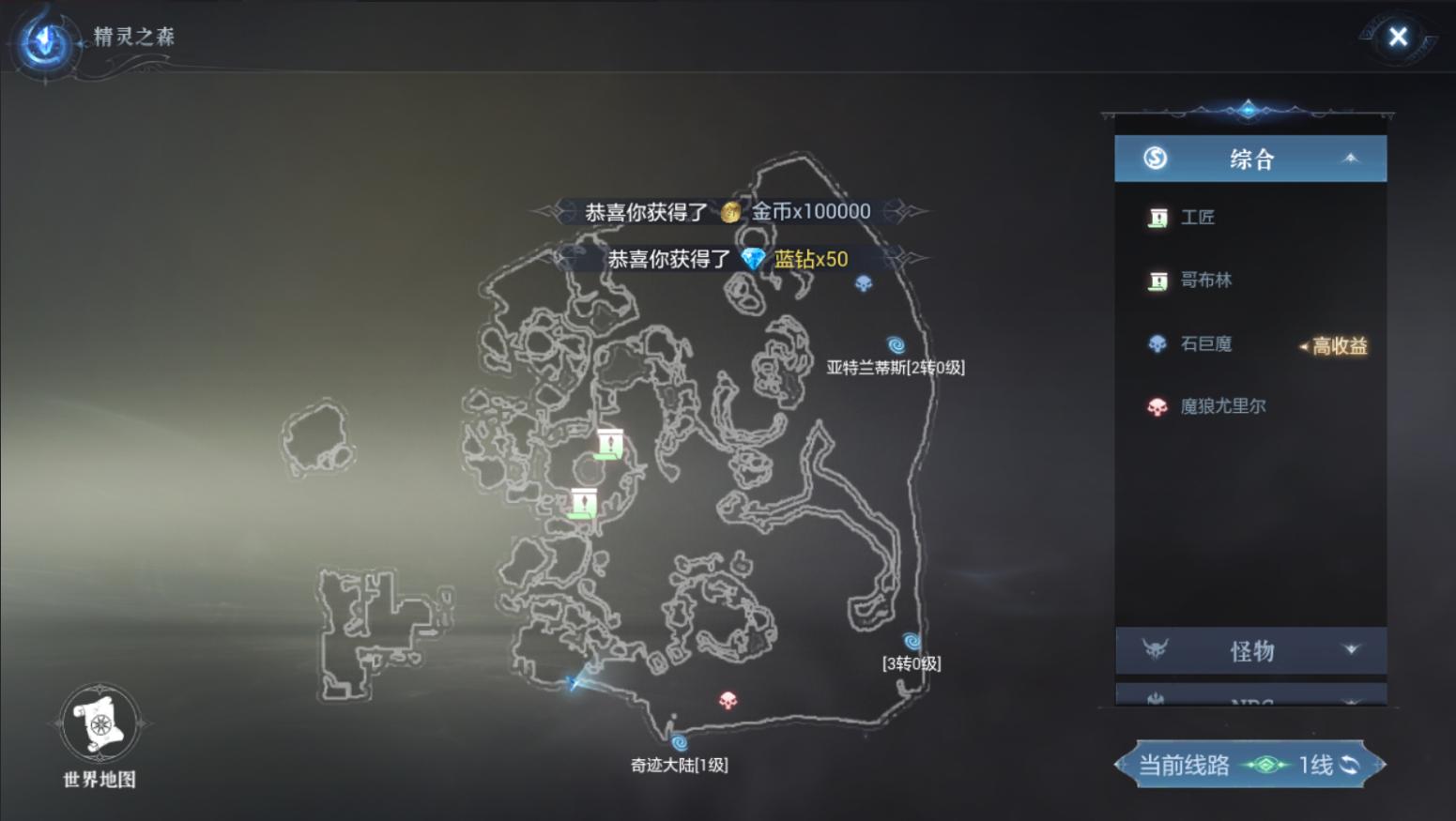The image size is (1456, 821).
Task: Click the red skull icon for 魔狼尤里尔
Action: click(1156, 405)
